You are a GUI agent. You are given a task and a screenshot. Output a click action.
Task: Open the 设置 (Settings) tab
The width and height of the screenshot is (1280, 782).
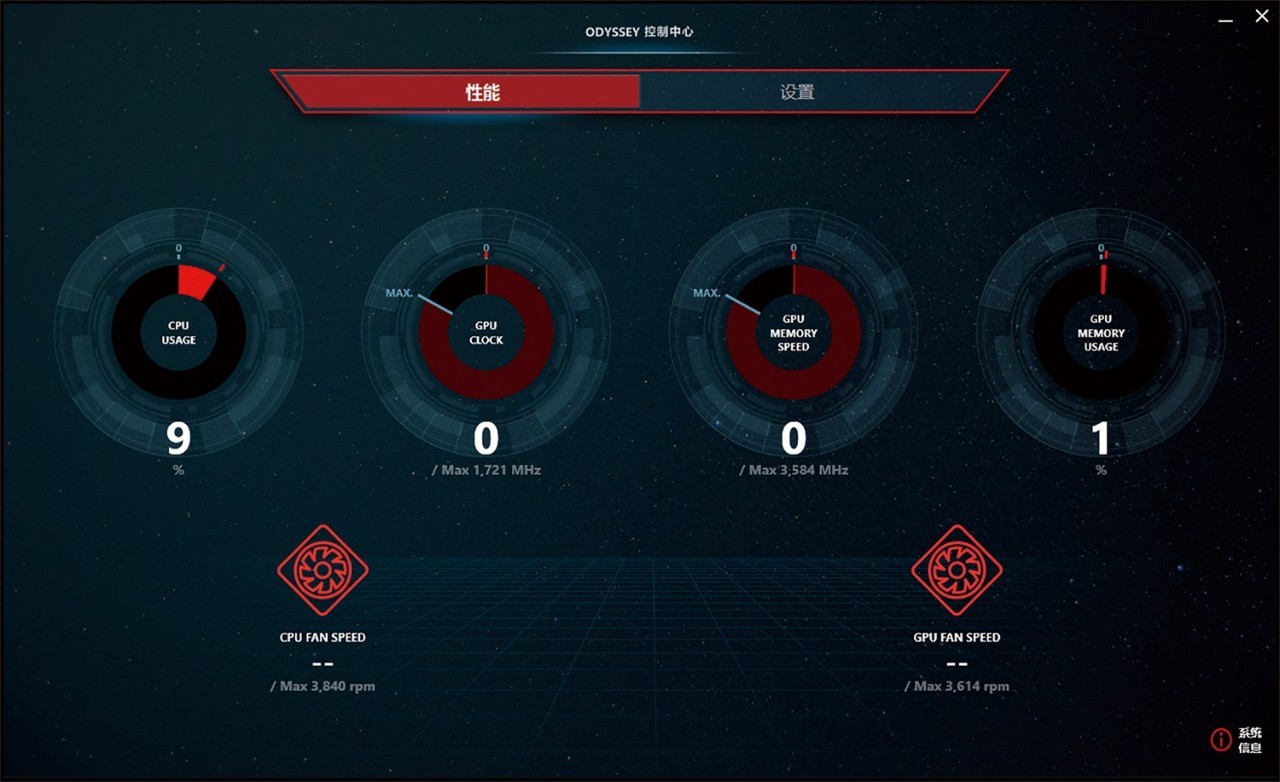[x=797, y=92]
